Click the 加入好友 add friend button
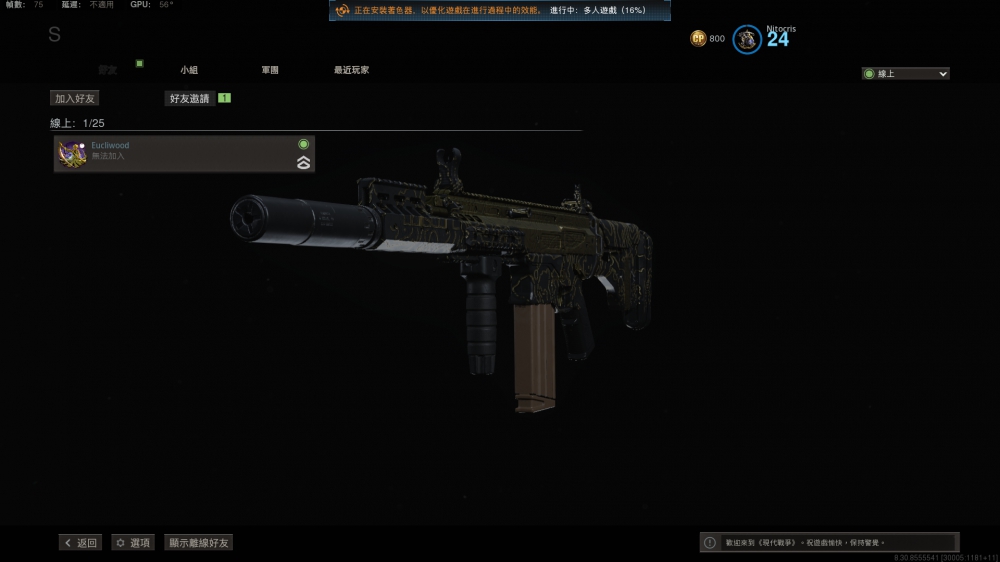The height and width of the screenshot is (562, 1000). tap(76, 98)
